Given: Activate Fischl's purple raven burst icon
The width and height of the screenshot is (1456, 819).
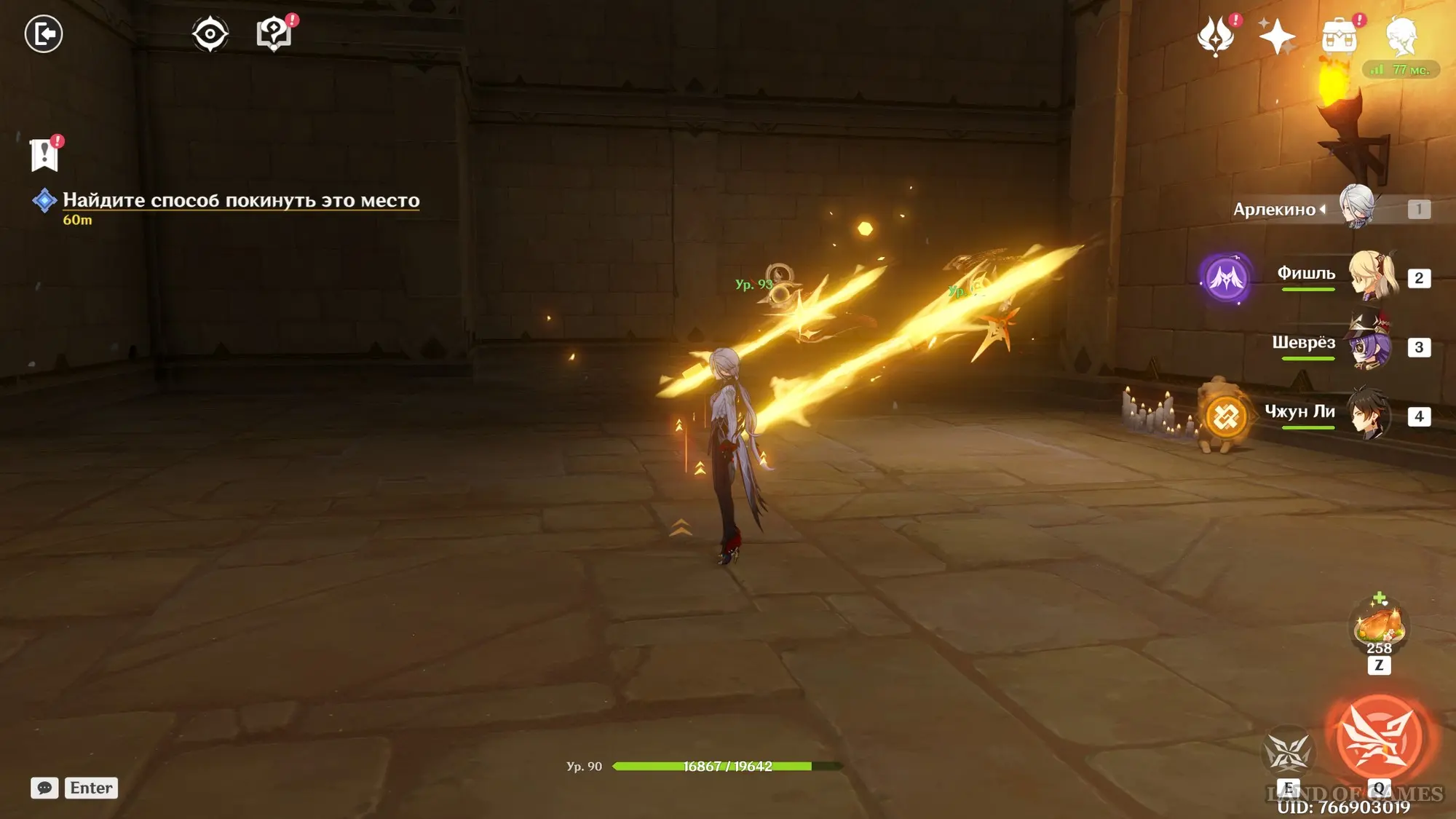Looking at the screenshot, I should [x=1226, y=278].
